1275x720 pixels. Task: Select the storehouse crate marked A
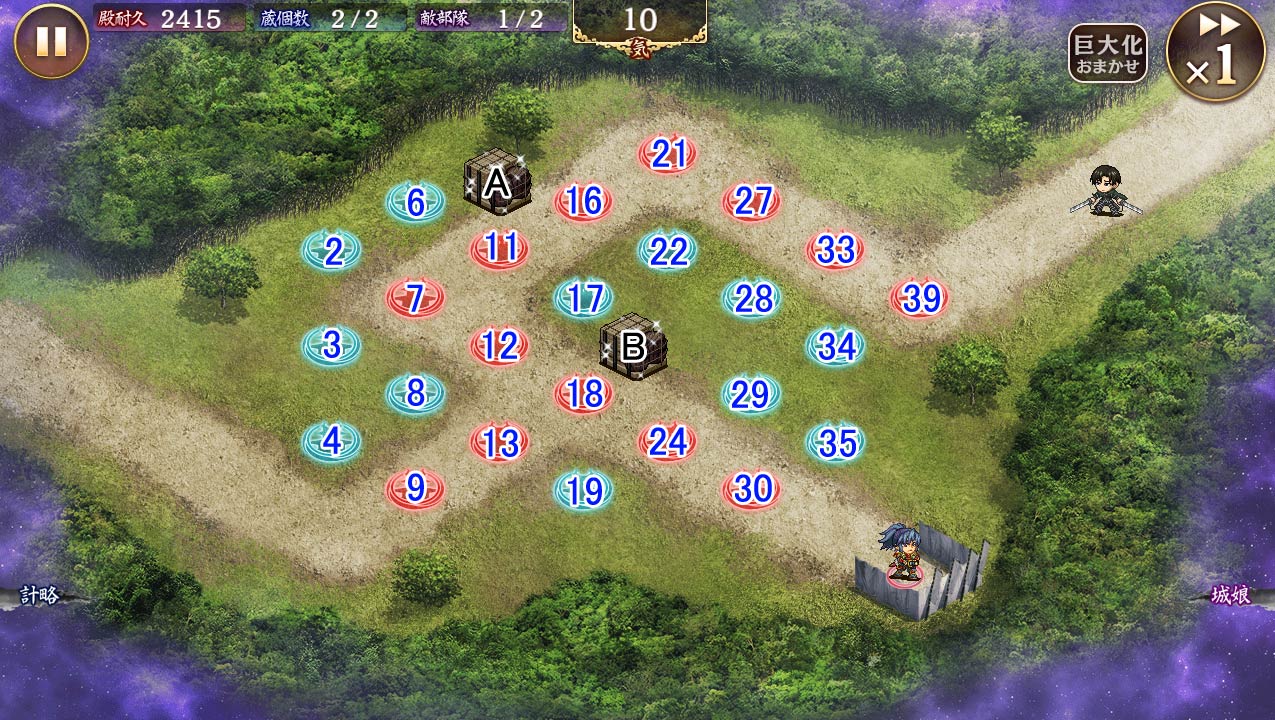click(497, 182)
